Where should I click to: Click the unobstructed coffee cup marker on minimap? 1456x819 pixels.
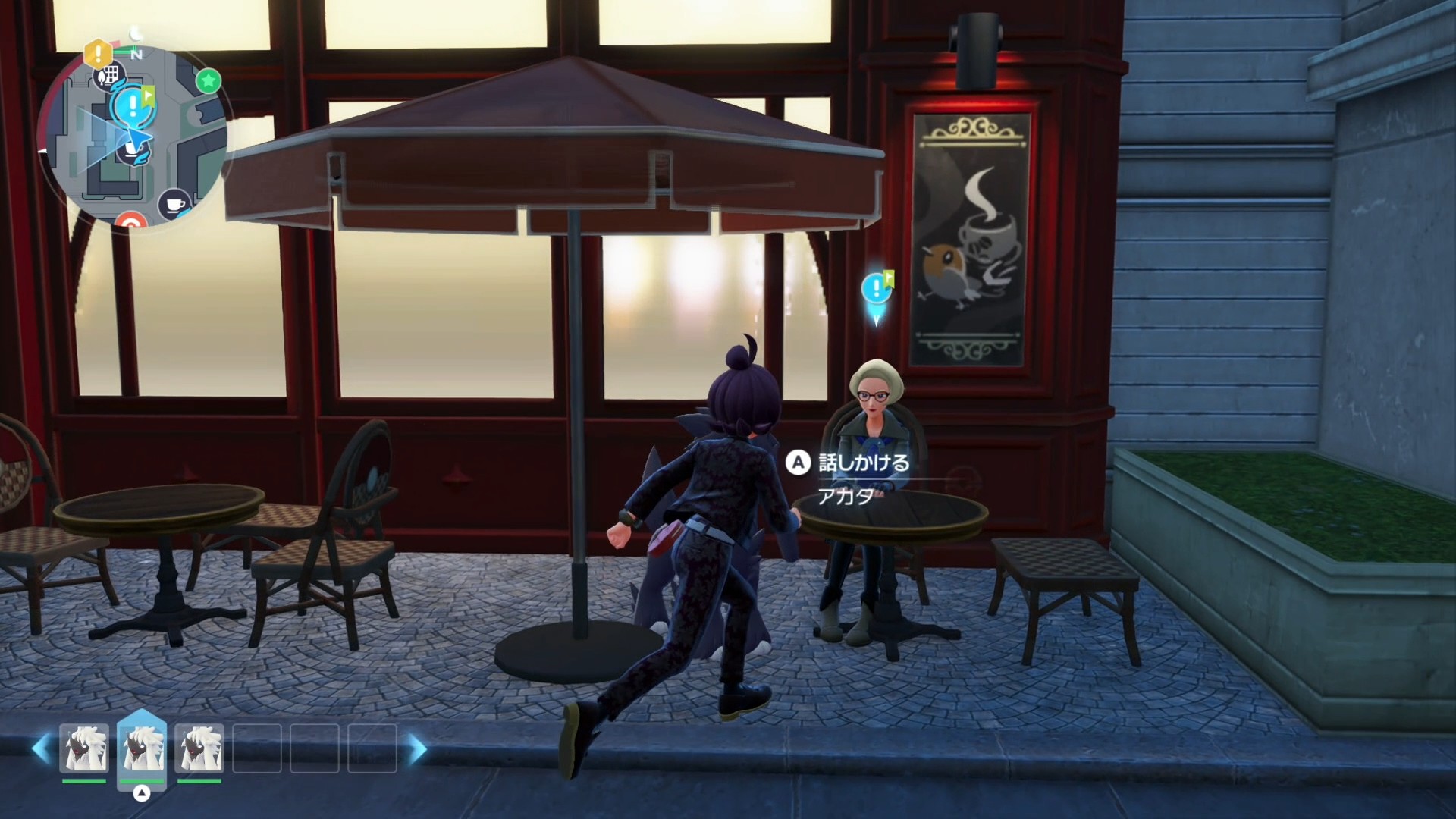pos(174,203)
